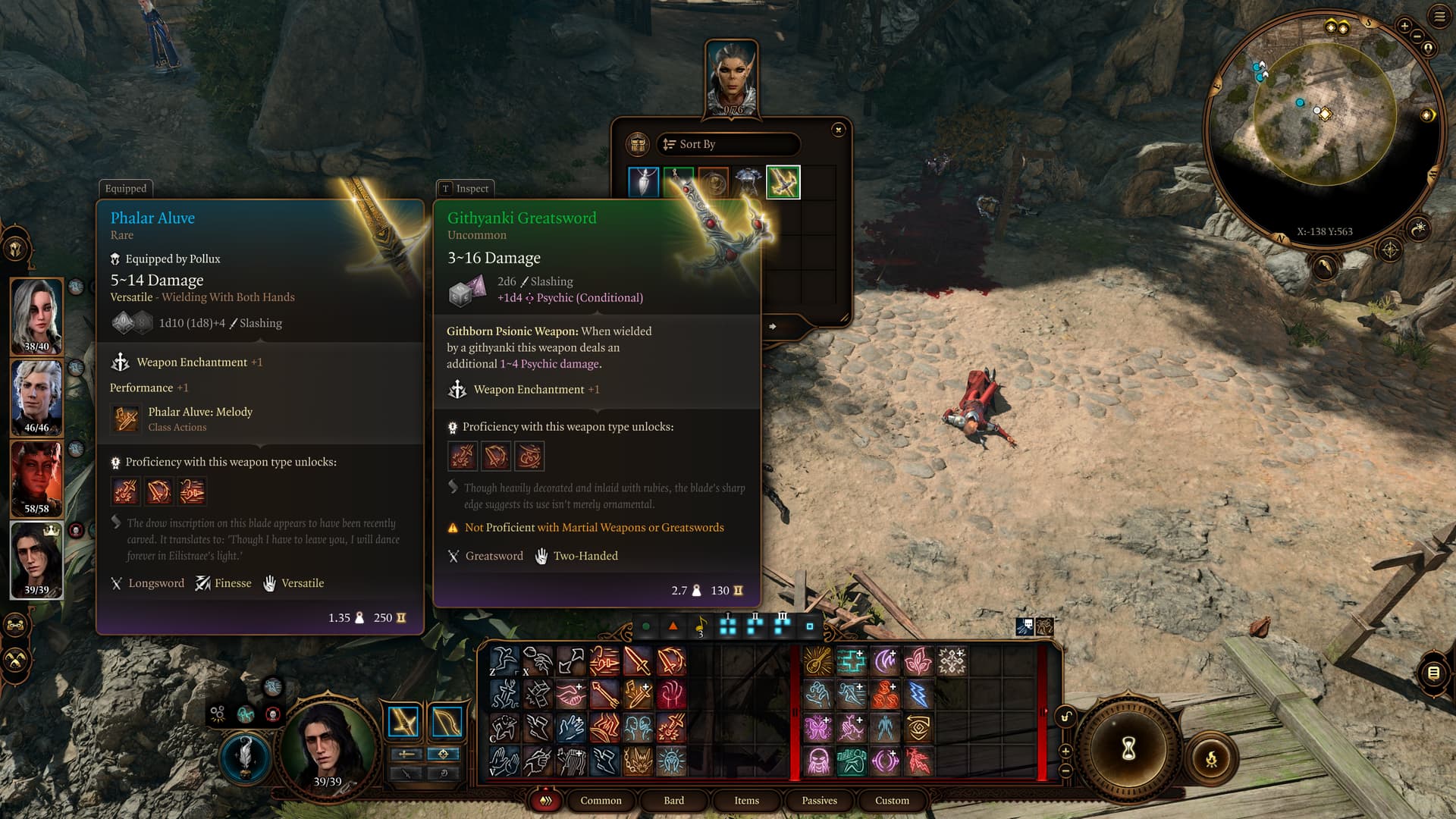Viewport: 1456px width, 819px height.
Task: End turn with the hourglass button
Action: (x=1128, y=749)
